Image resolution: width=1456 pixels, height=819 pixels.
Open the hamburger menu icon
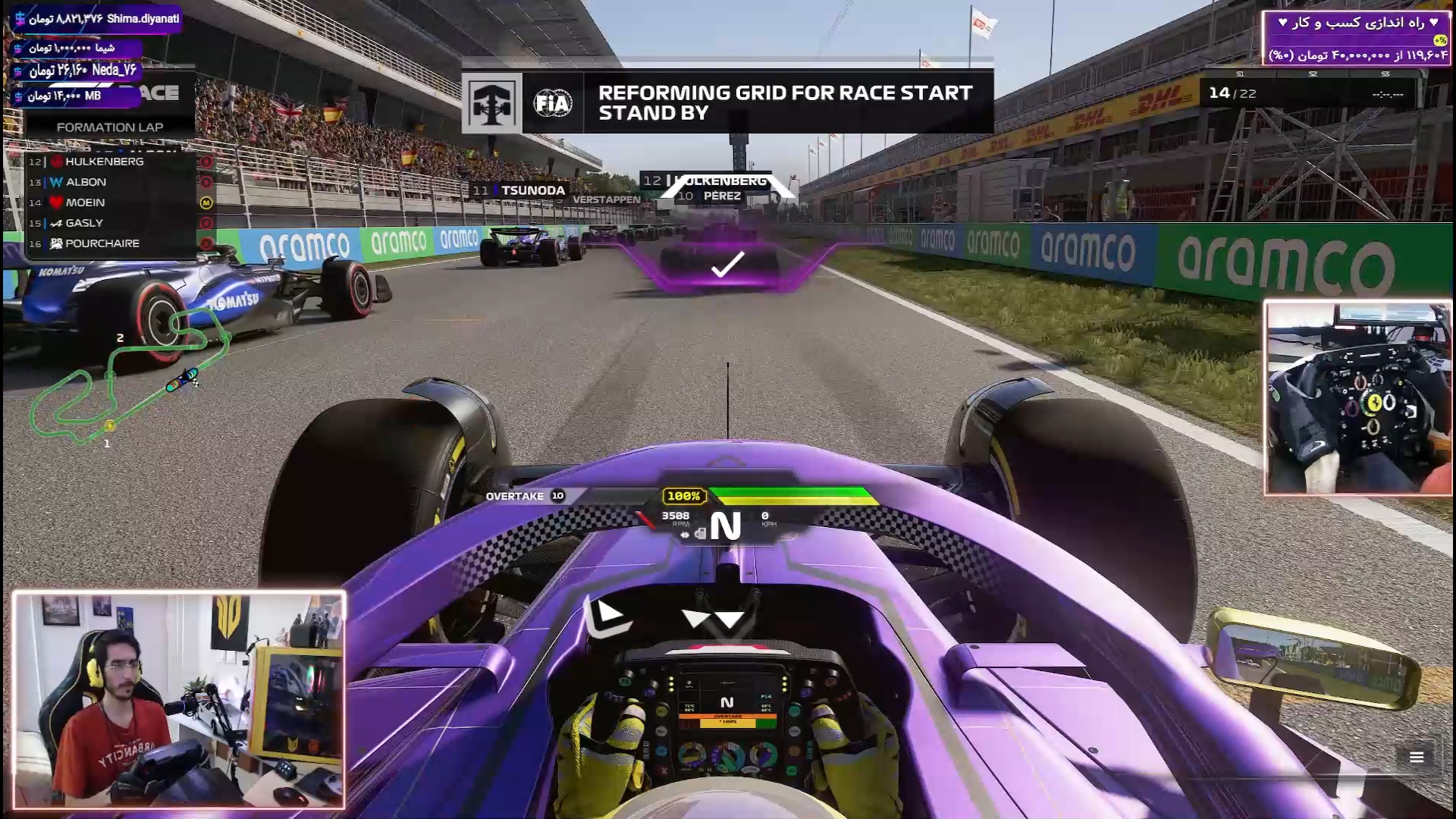point(1416,757)
